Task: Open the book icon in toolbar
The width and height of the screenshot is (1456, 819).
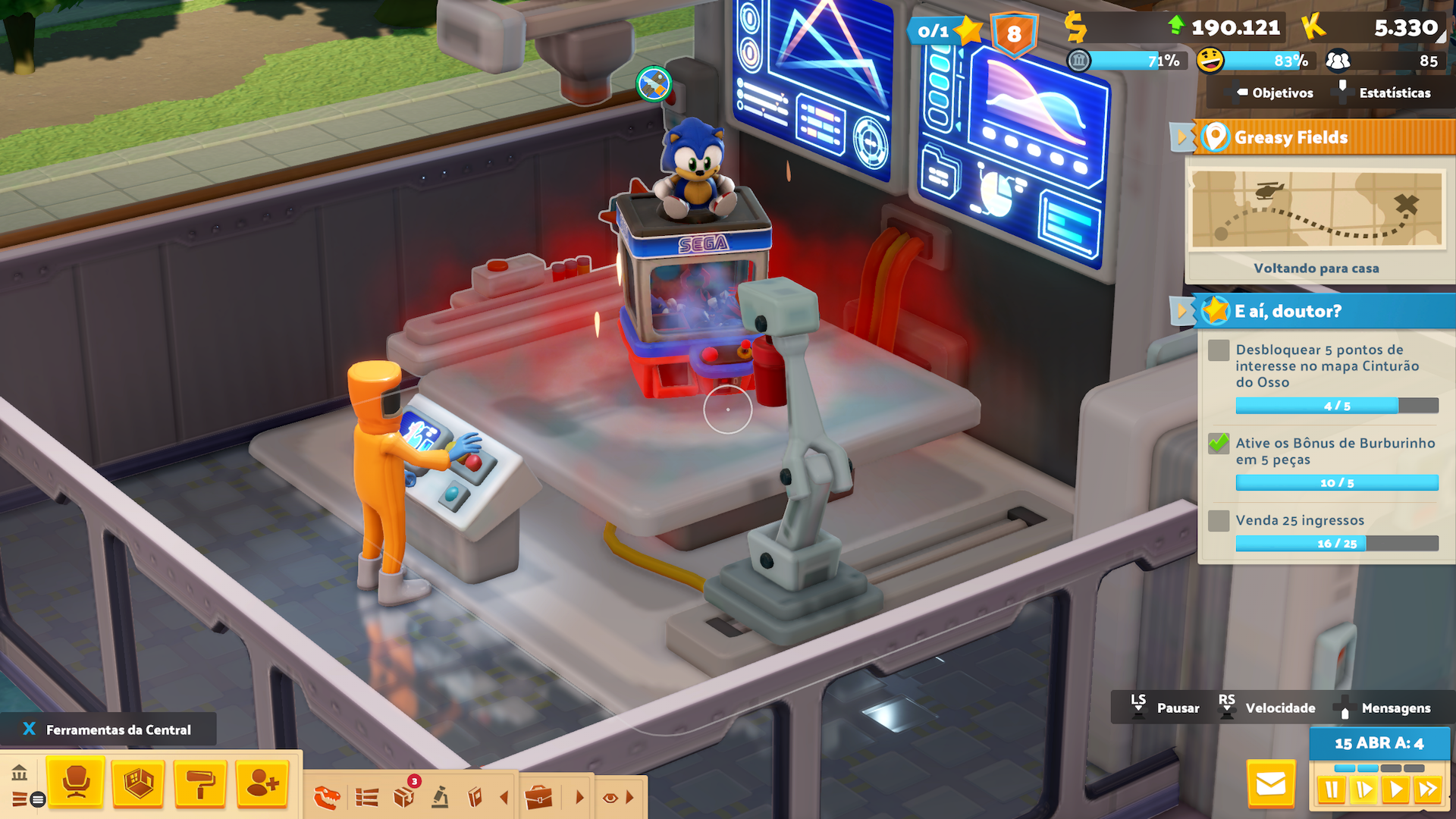Action: pos(475,797)
